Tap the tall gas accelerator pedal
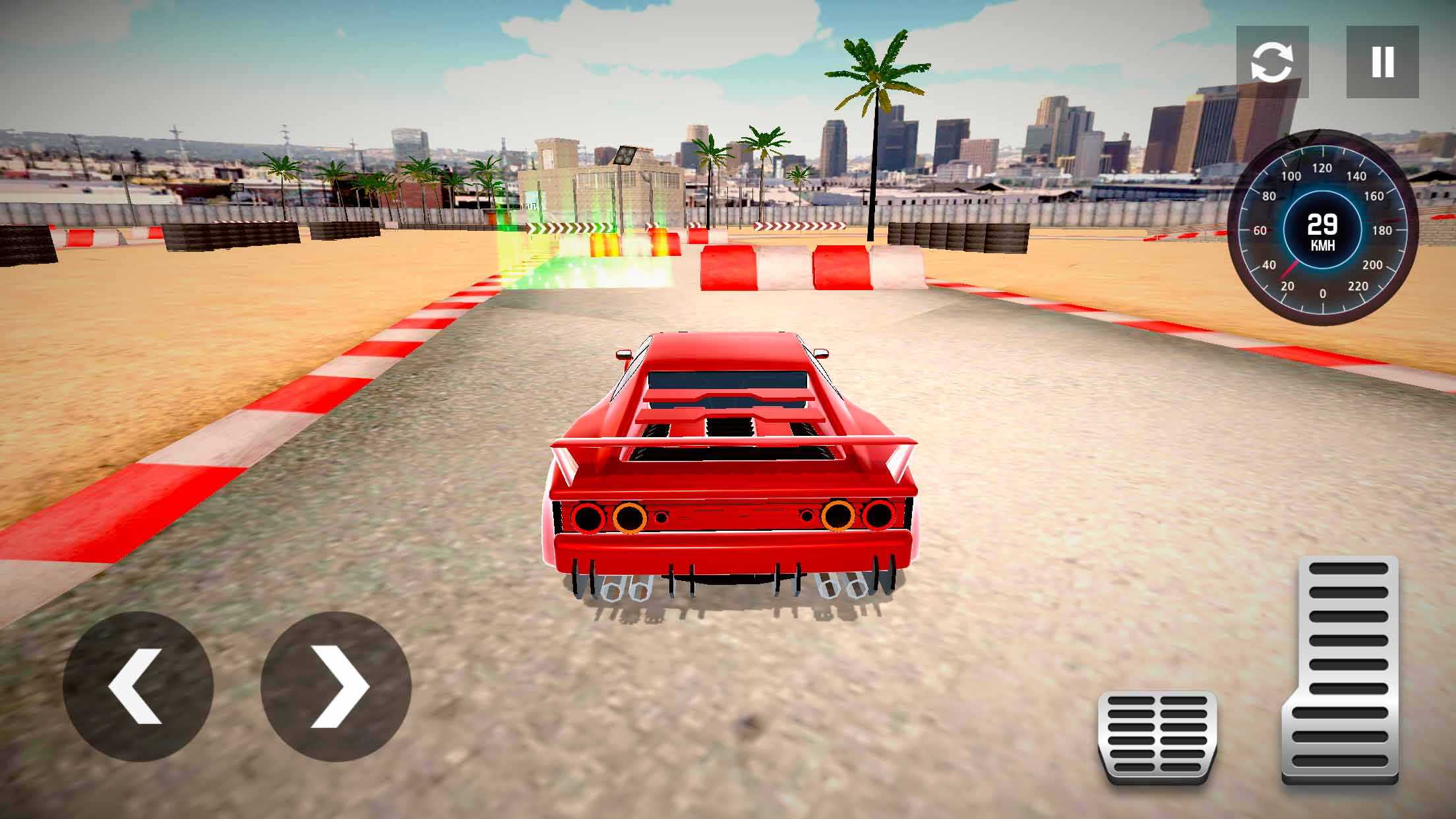Viewport: 1456px width, 819px height. (x=1340, y=669)
